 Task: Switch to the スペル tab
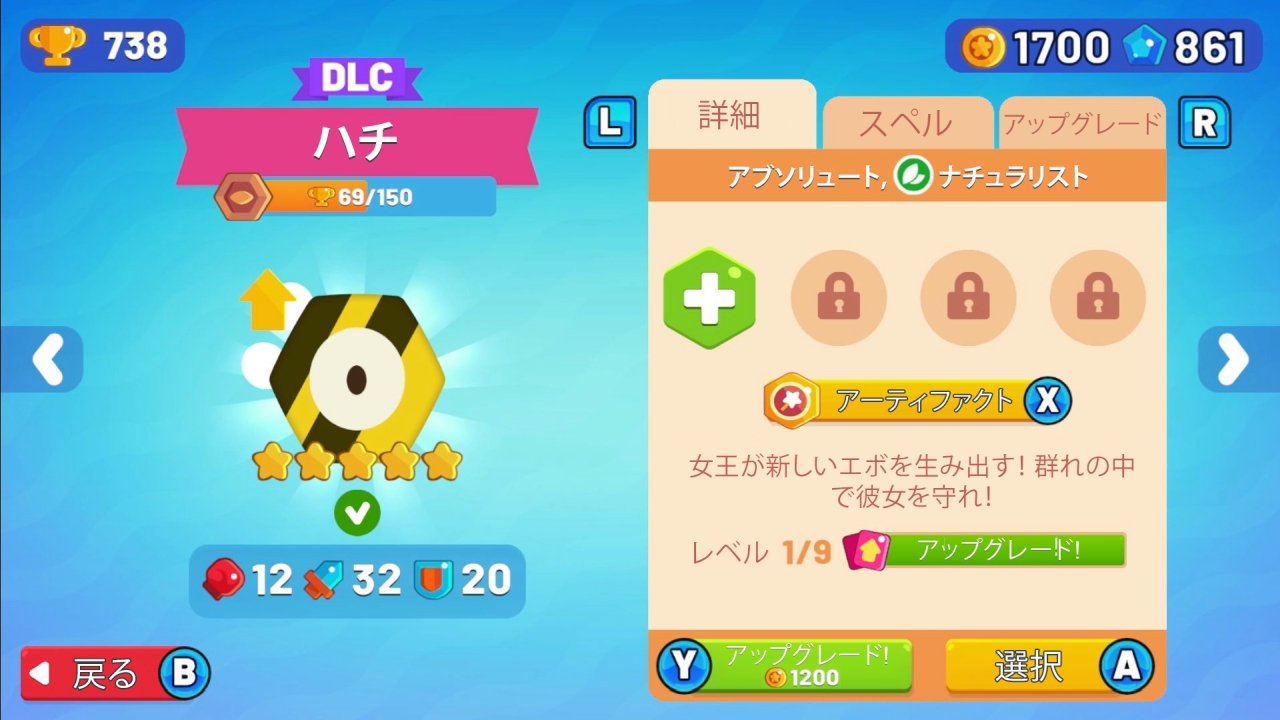click(907, 120)
